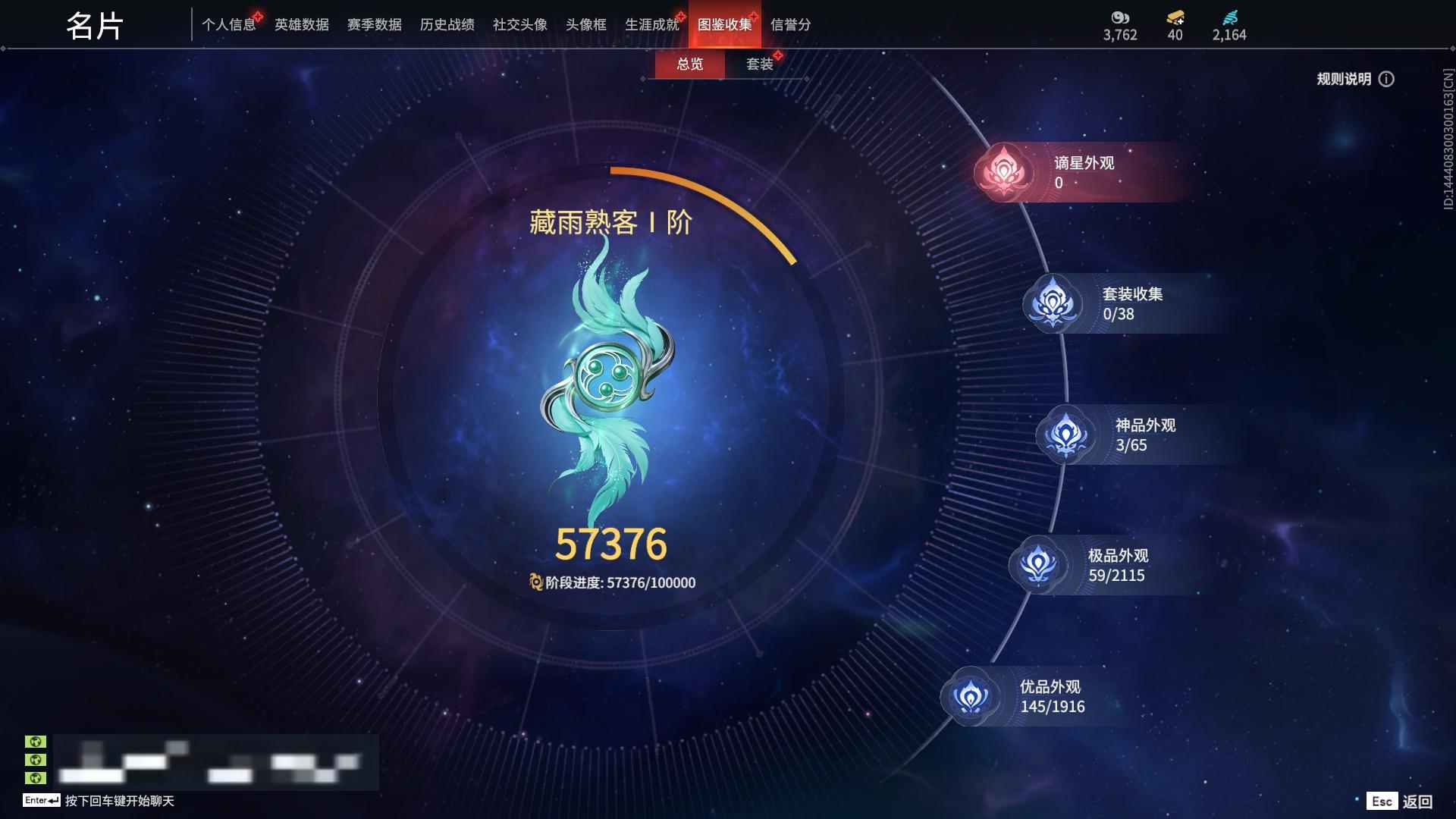Go to 历史战绩 in the top menu
The width and height of the screenshot is (1456, 819).
point(446,24)
